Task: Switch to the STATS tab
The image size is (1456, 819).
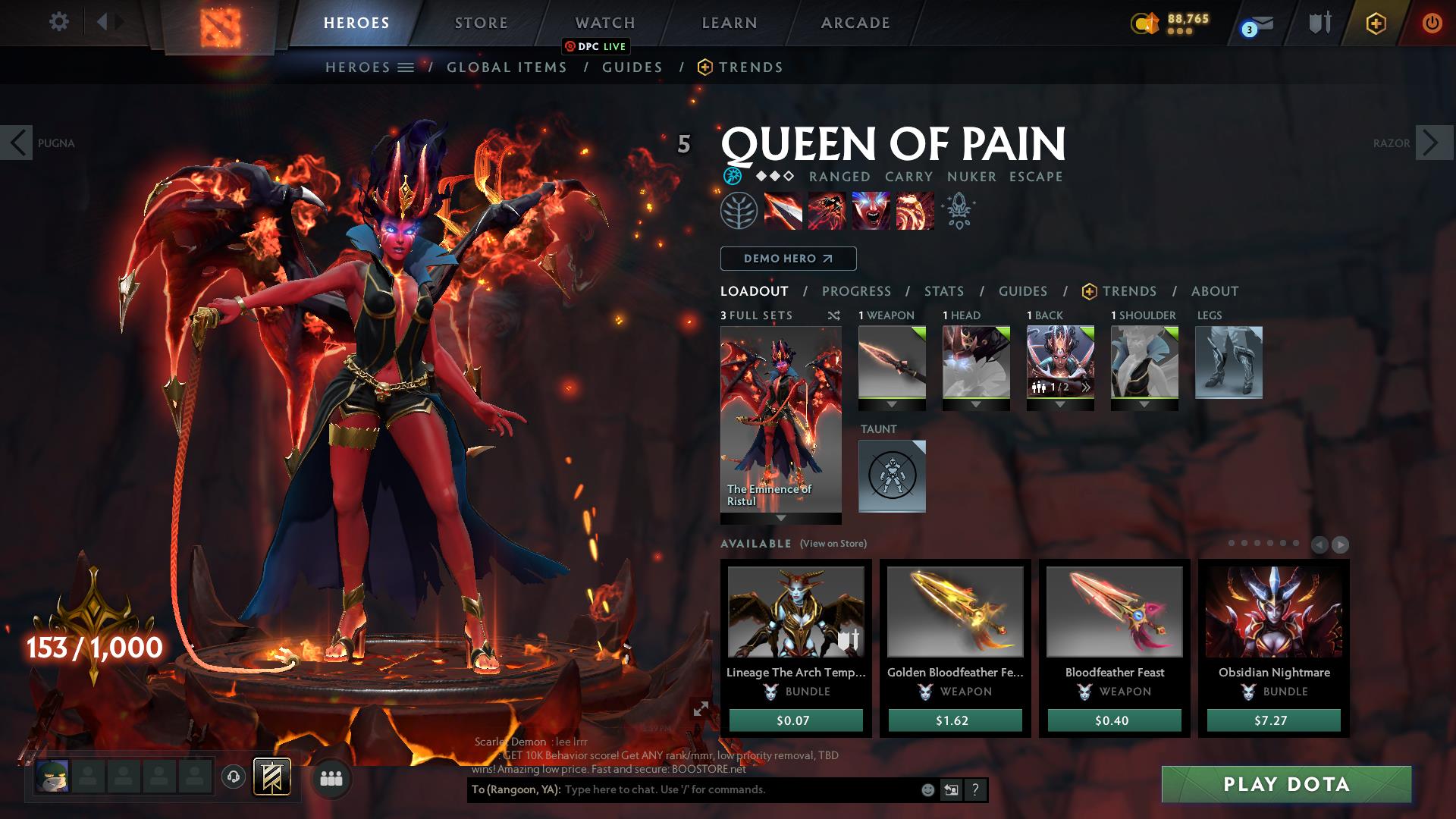Action: (943, 291)
